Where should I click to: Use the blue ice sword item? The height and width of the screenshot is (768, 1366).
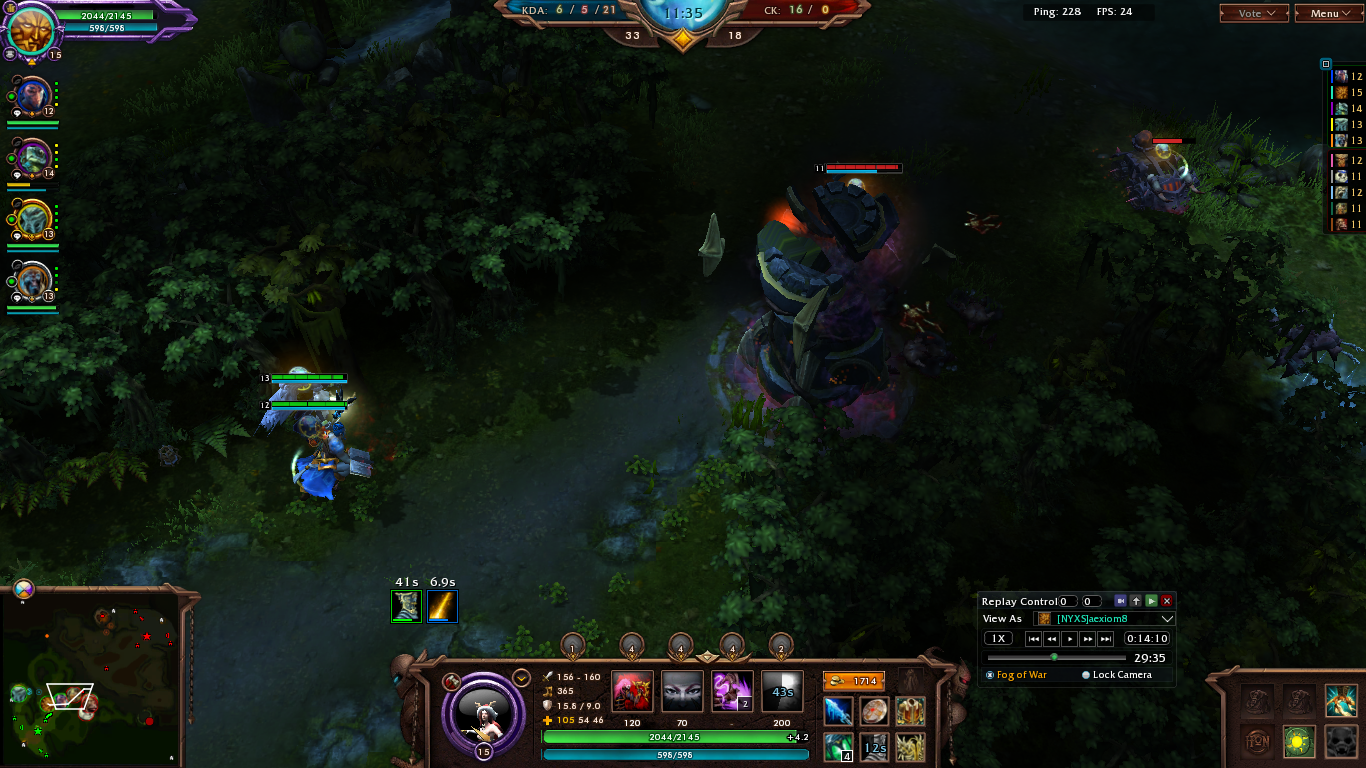(x=838, y=711)
